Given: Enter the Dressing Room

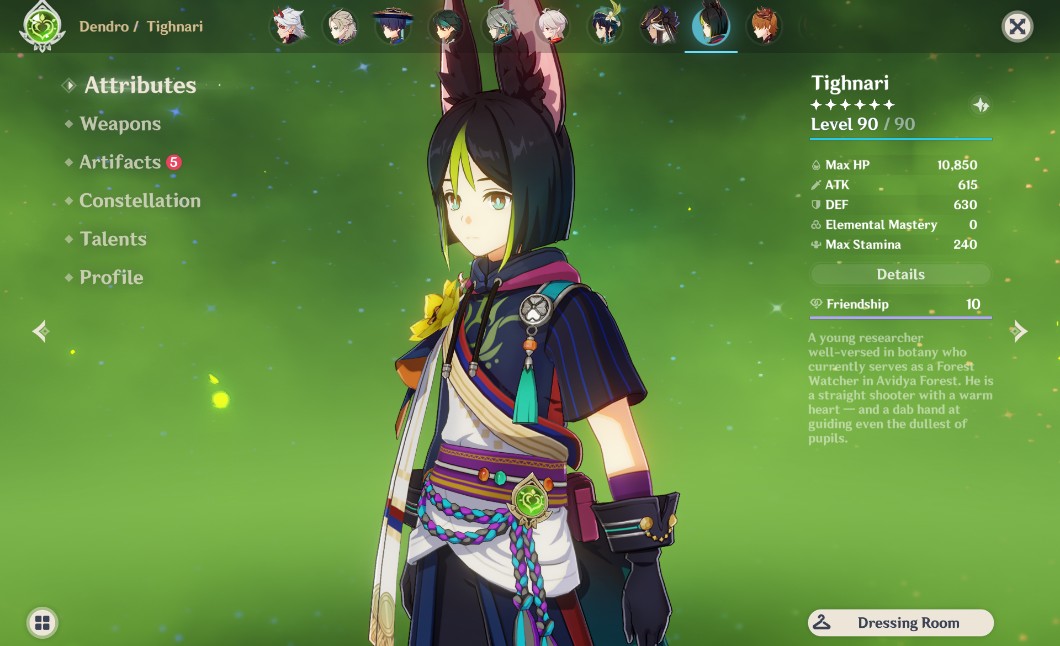Looking at the screenshot, I should tap(900, 623).
